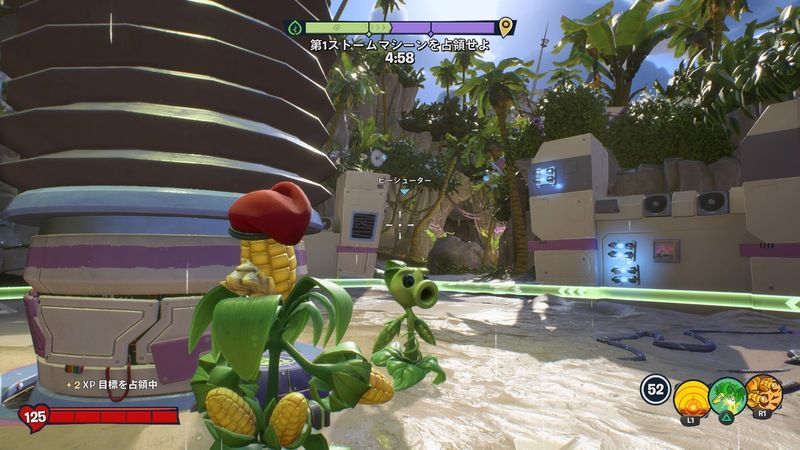Image resolution: width=800 pixels, height=450 pixels.
Task: Click the plant team leaf icon
Action: click(294, 28)
